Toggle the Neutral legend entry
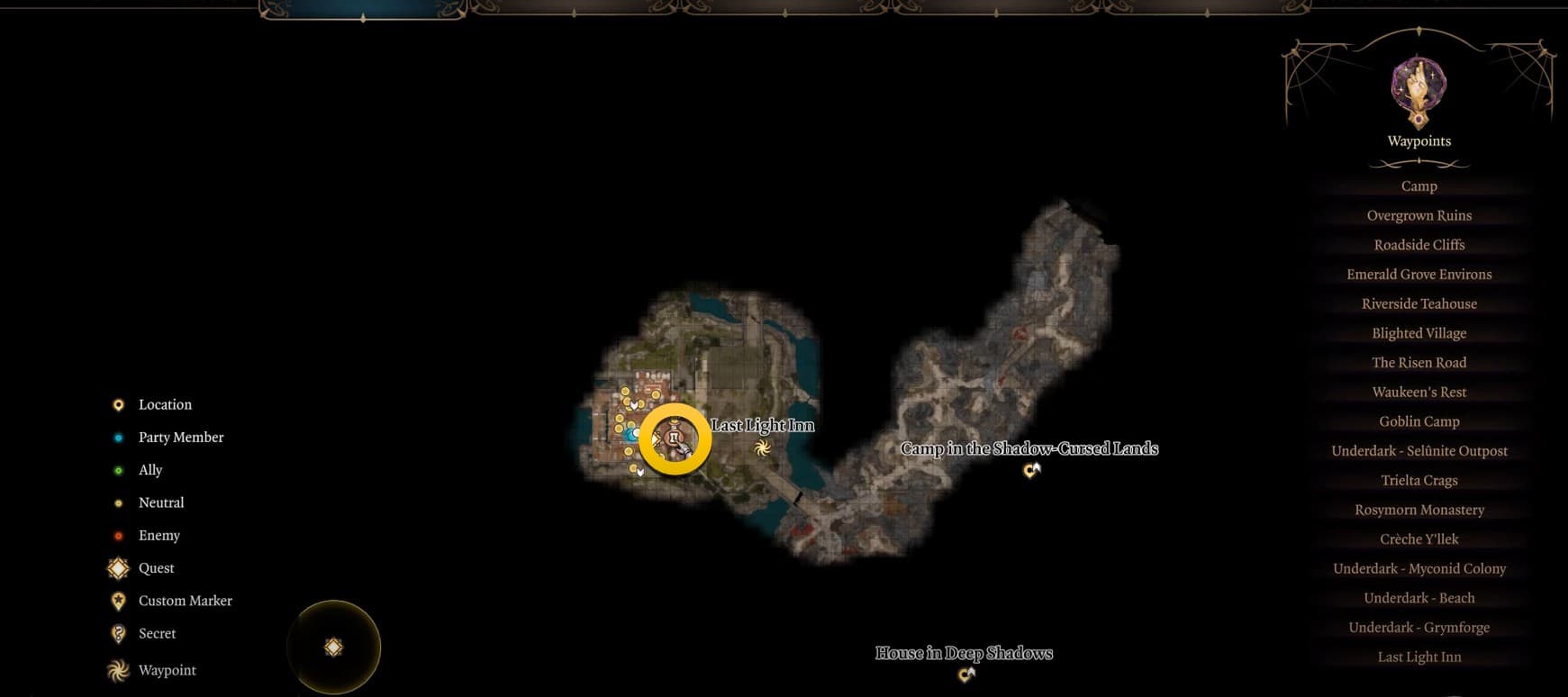 click(161, 502)
